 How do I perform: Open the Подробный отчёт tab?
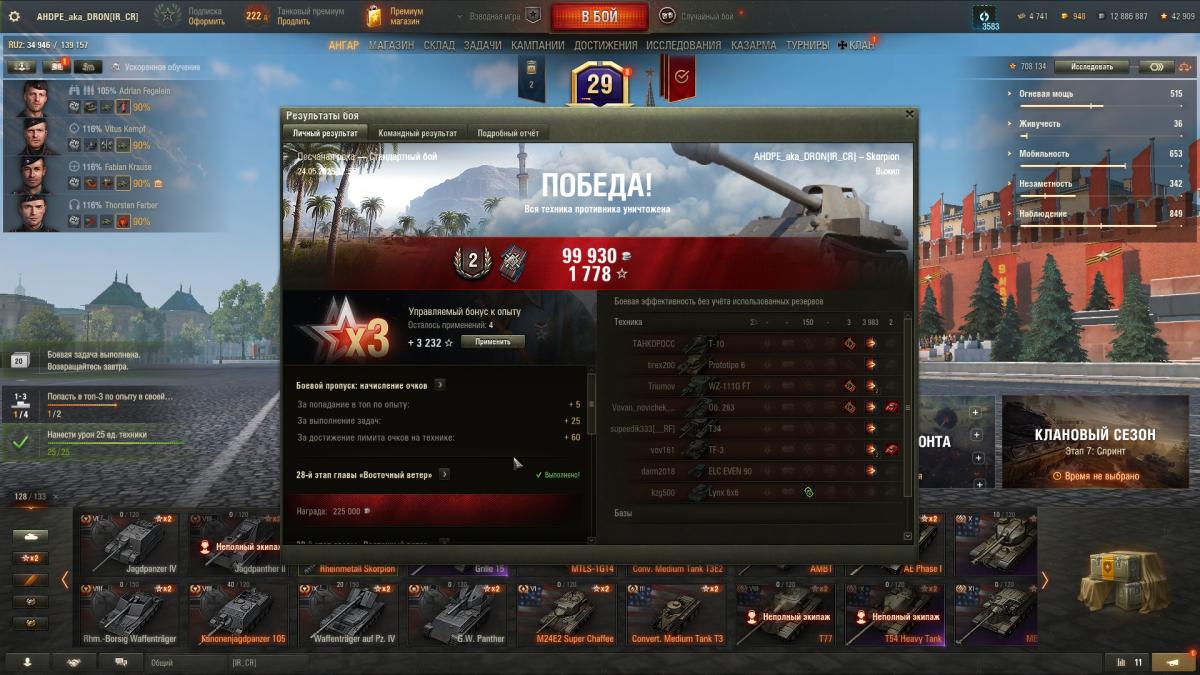508,133
